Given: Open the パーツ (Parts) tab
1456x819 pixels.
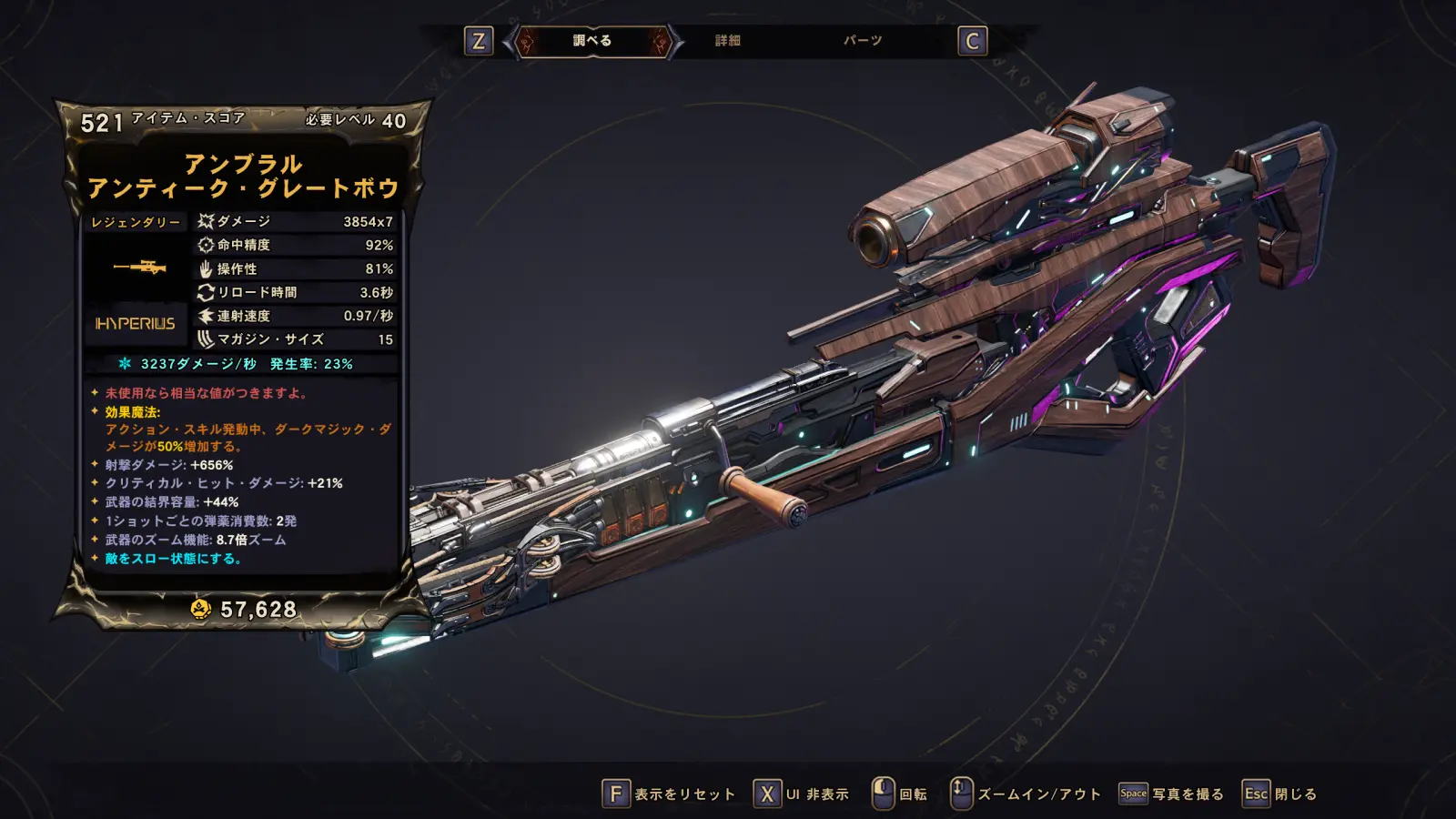Looking at the screenshot, I should point(862,41).
